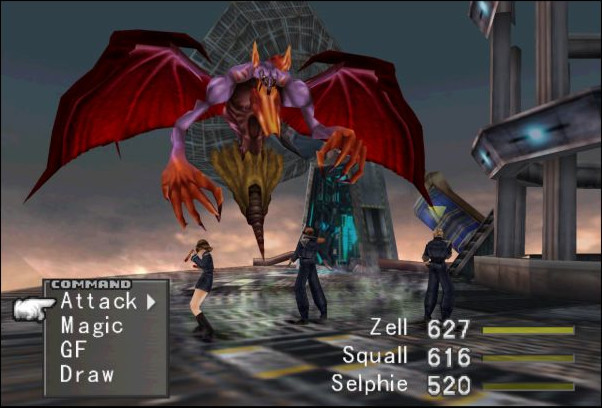Select Squall in the party list

click(375, 356)
